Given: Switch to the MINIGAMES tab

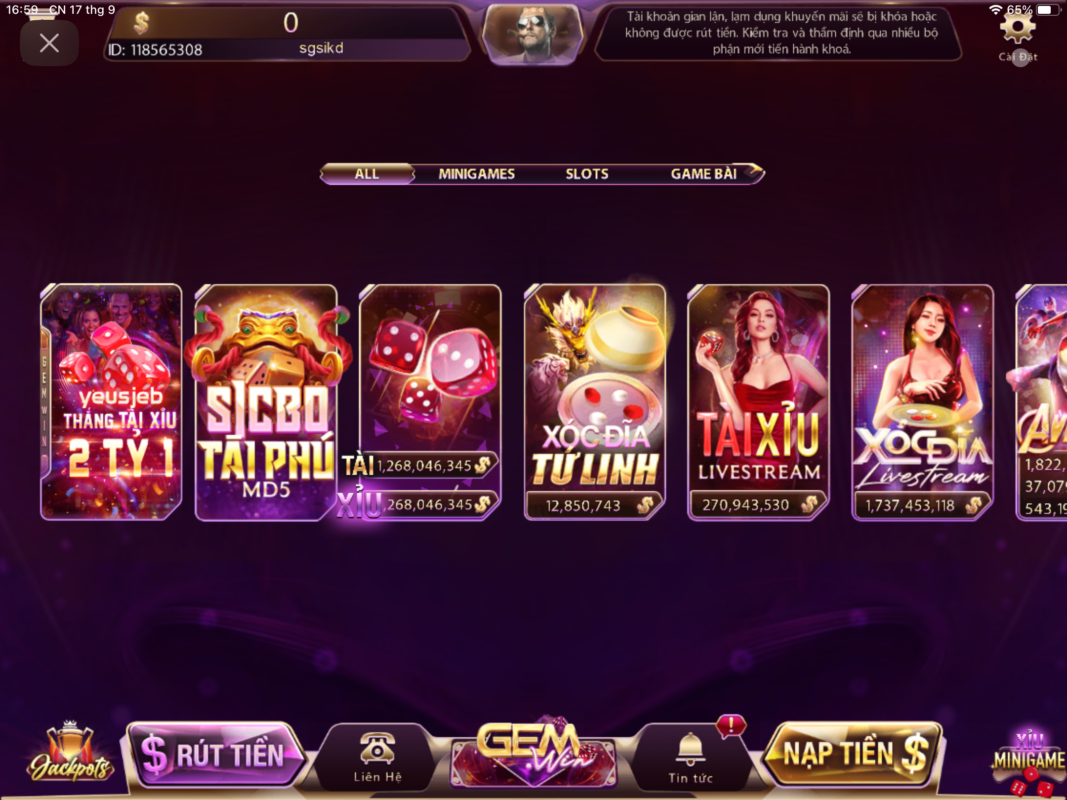Looking at the screenshot, I should click(476, 174).
